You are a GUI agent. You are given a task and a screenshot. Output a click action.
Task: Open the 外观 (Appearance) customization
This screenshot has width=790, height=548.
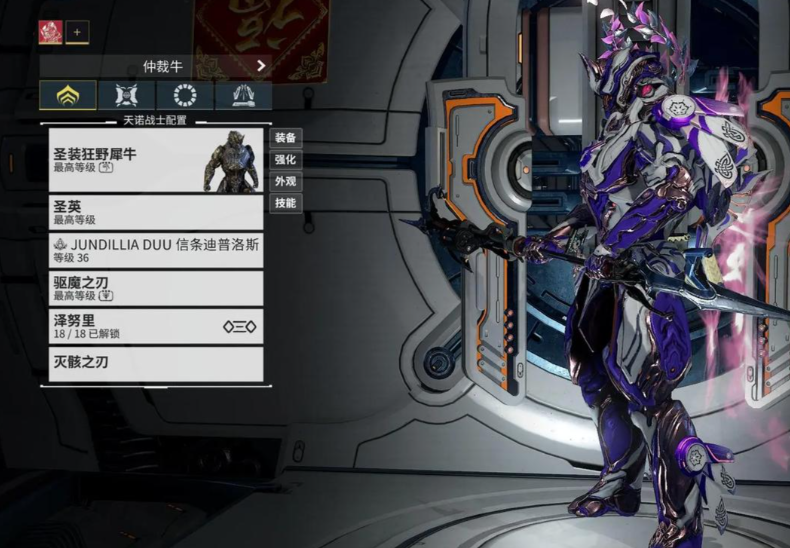(x=285, y=182)
